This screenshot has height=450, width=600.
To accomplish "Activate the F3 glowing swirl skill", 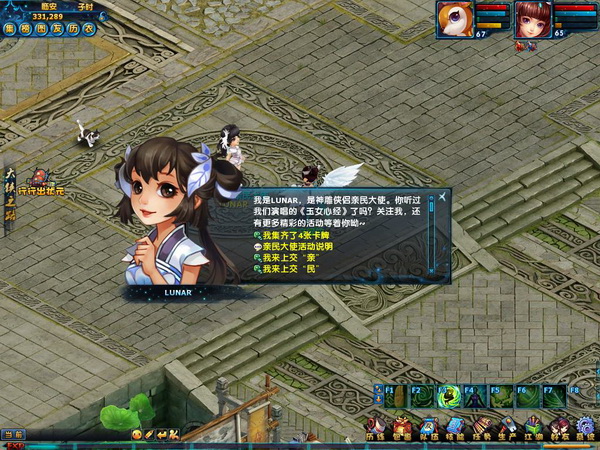I will point(447,397).
